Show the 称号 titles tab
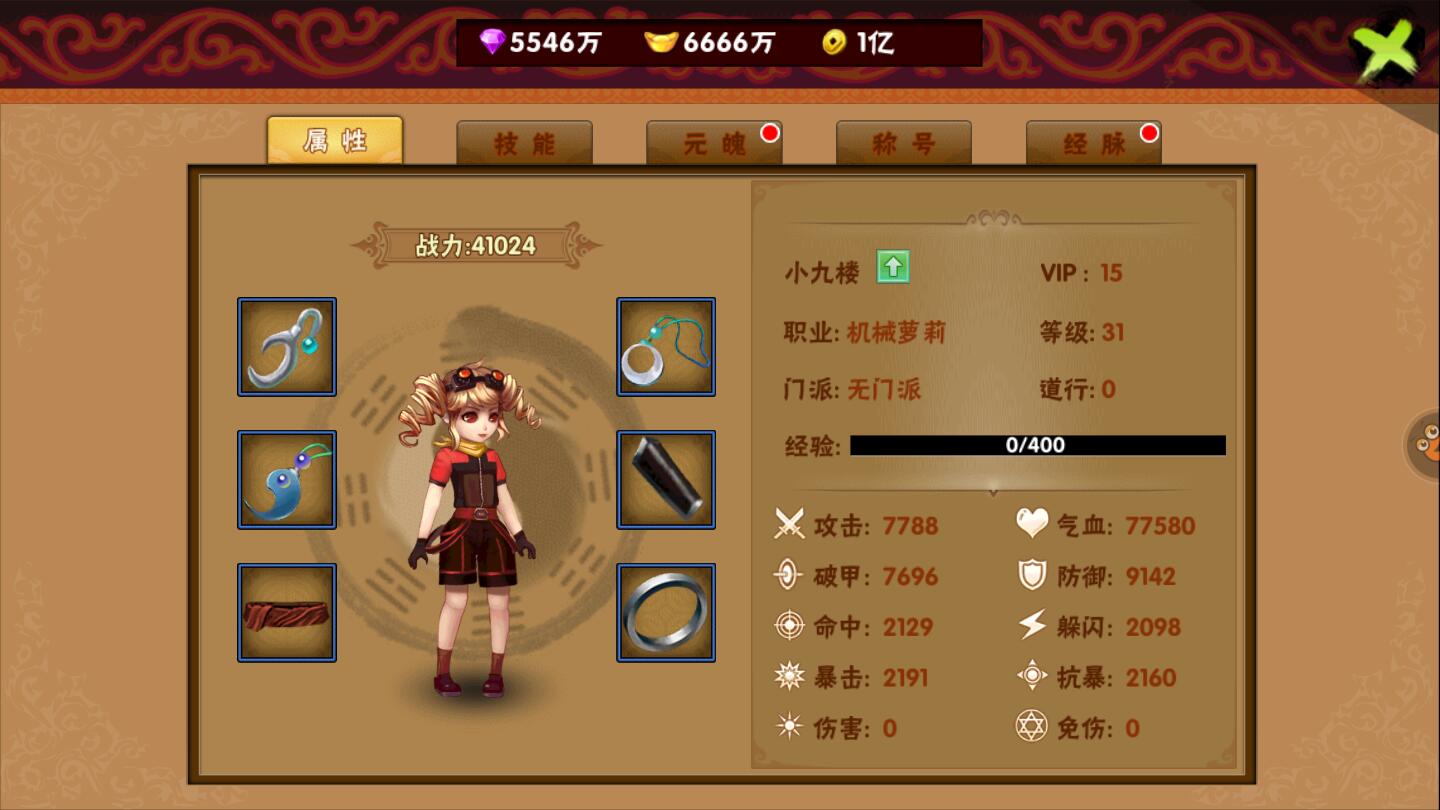 pyautogui.click(x=903, y=144)
